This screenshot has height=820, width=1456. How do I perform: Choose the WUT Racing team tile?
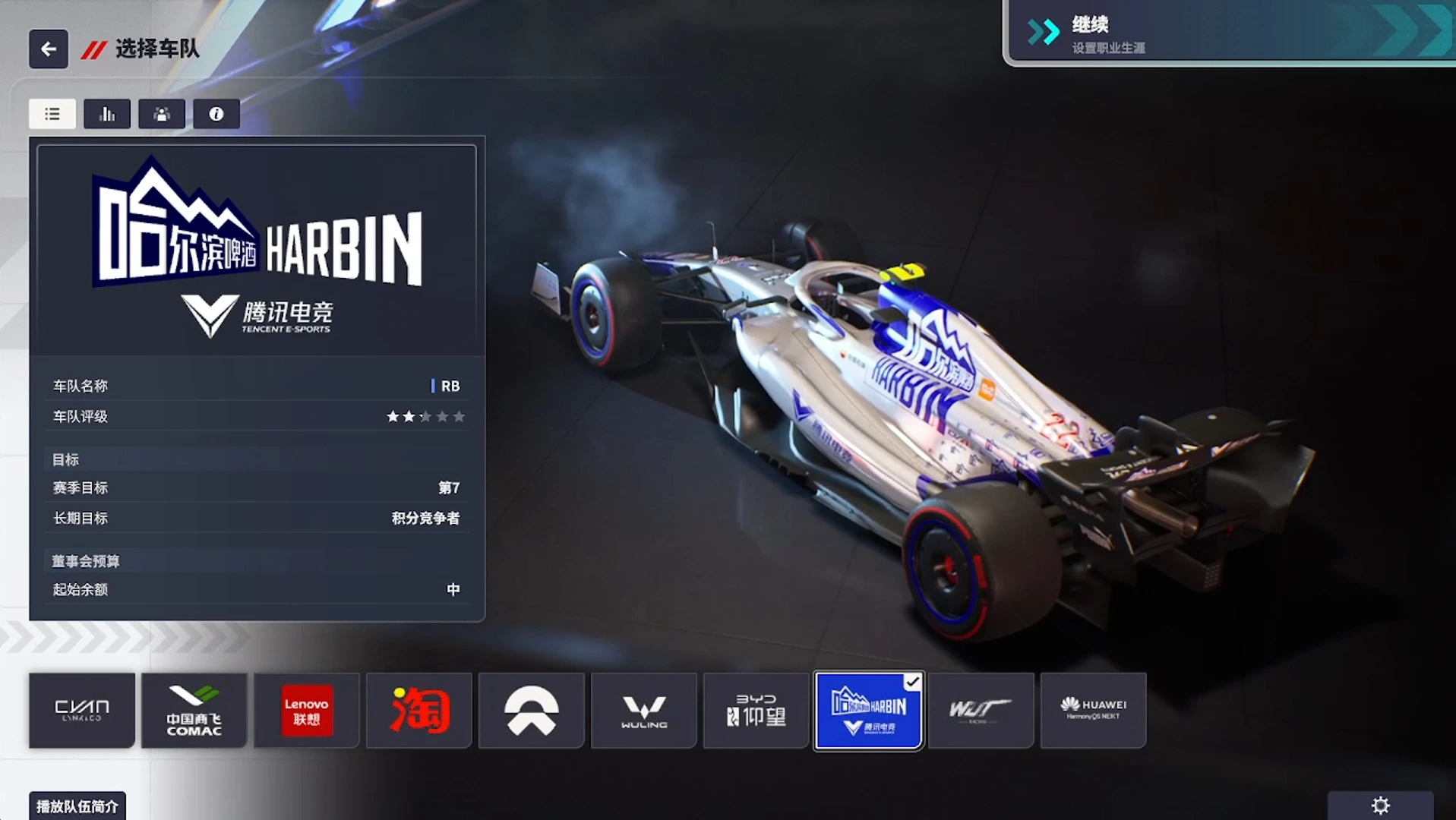pyautogui.click(x=981, y=711)
